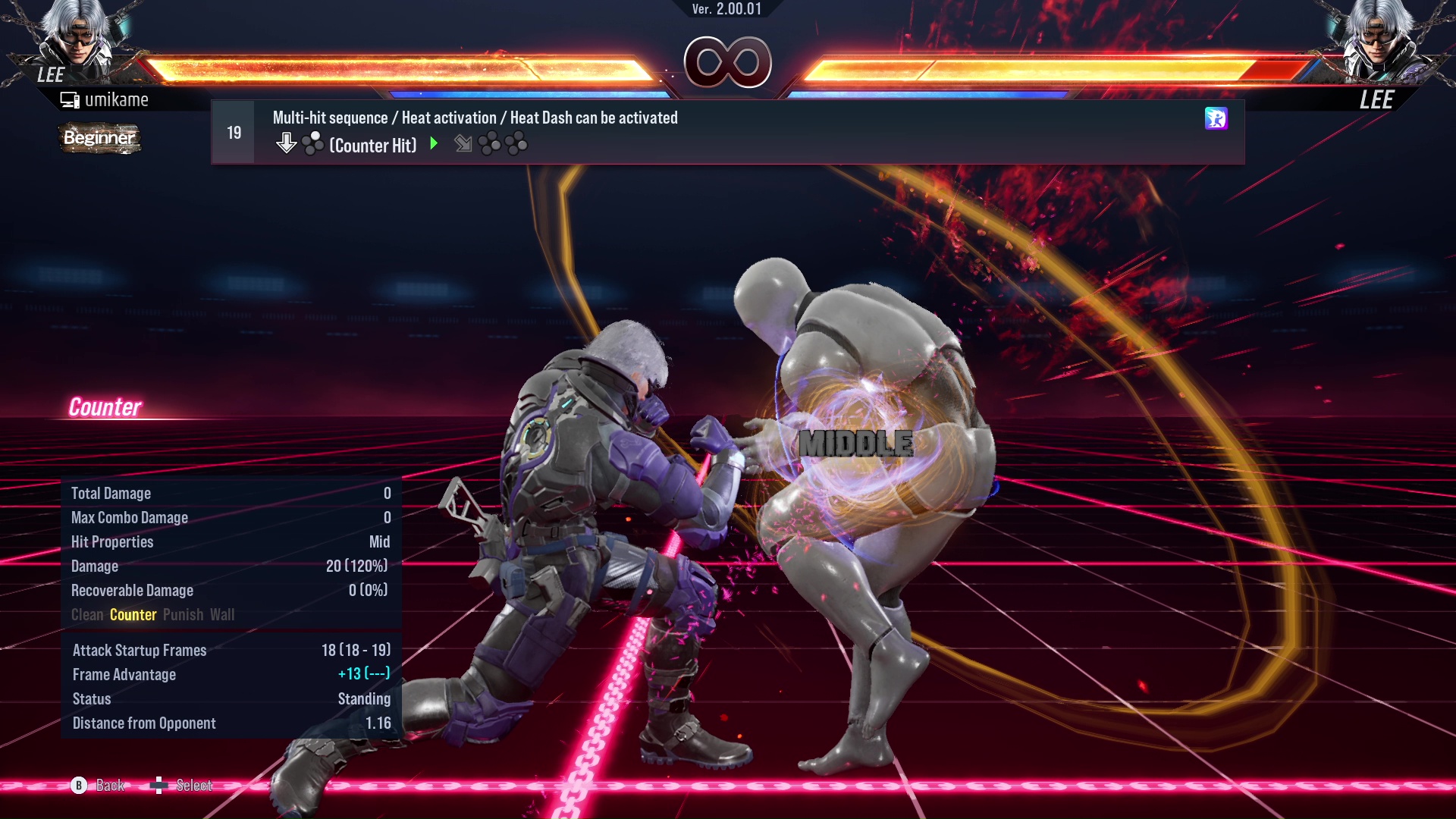Viewport: 1456px width, 819px height.
Task: Switch to the Counter tab in the damage panel
Action: pyautogui.click(x=133, y=615)
